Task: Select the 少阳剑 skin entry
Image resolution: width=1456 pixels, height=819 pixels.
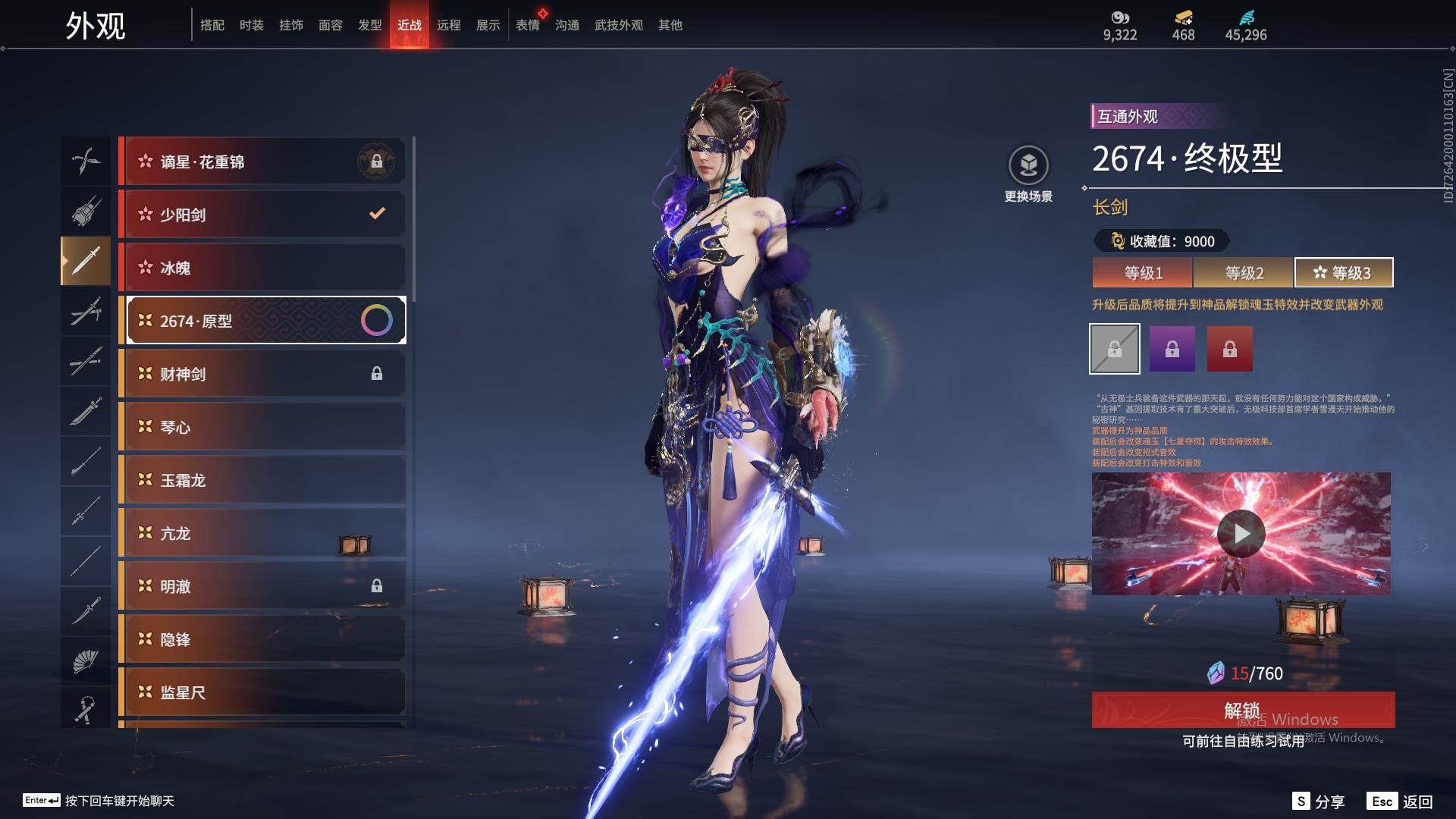Action: click(x=263, y=215)
